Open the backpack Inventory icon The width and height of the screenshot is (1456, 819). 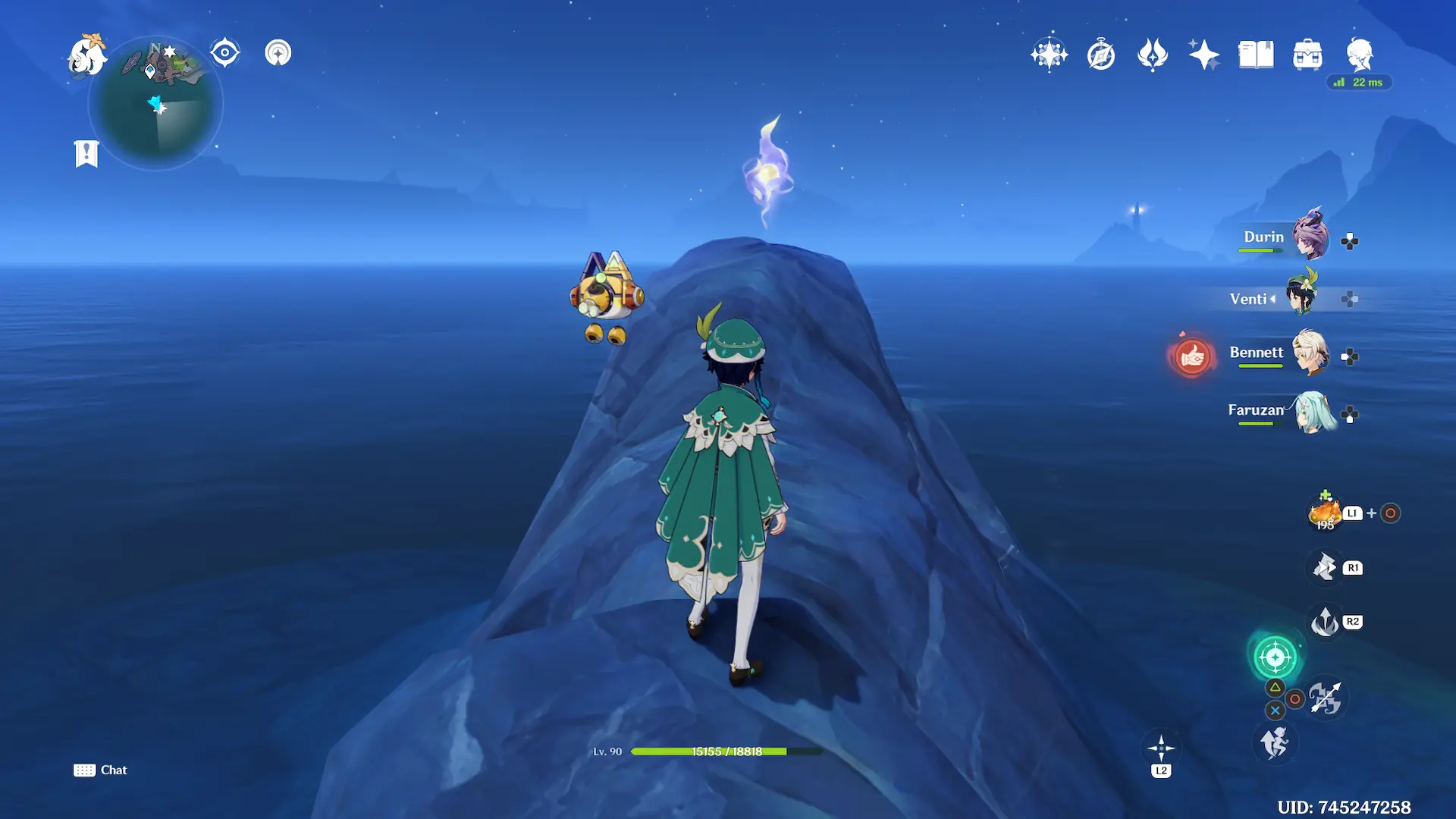click(1307, 55)
